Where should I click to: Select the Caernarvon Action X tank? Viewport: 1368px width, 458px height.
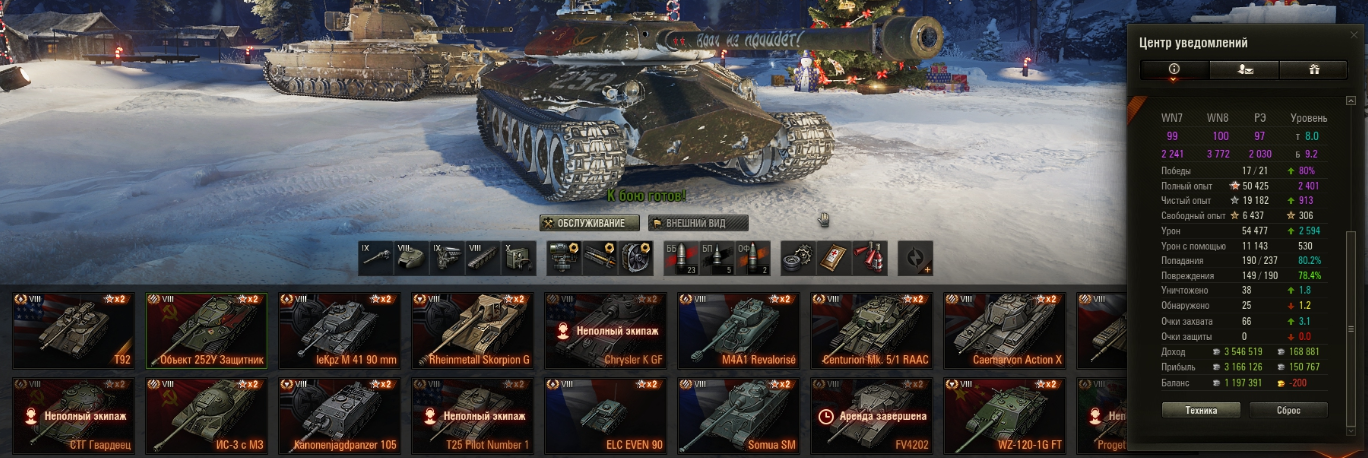[1004, 330]
